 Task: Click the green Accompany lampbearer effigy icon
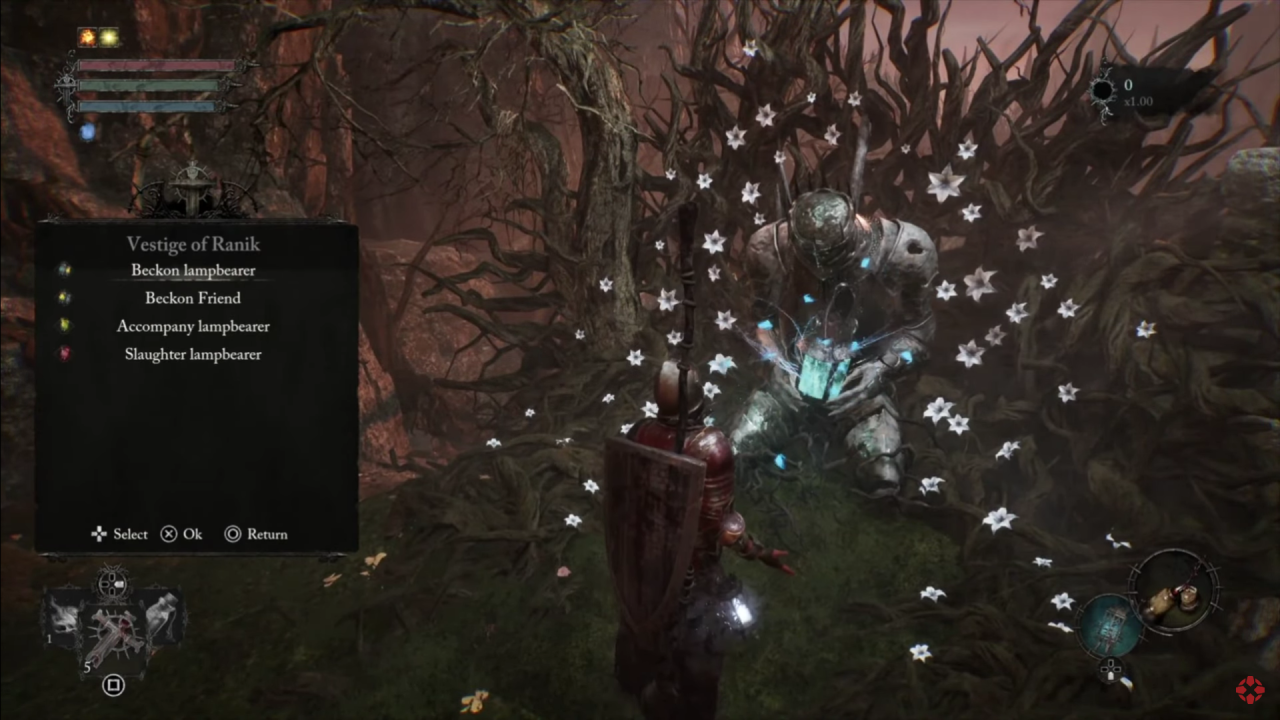(65, 326)
